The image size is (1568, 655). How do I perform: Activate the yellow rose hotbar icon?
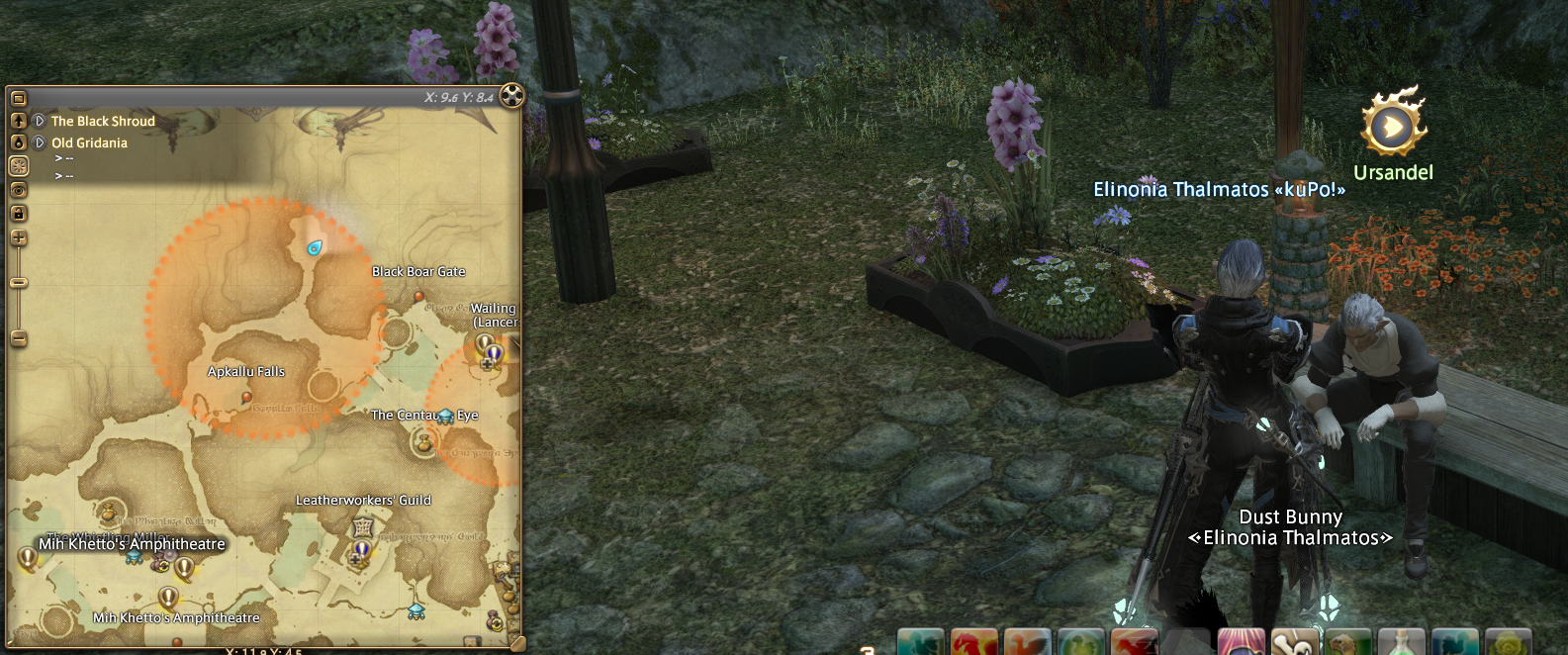point(1508,643)
